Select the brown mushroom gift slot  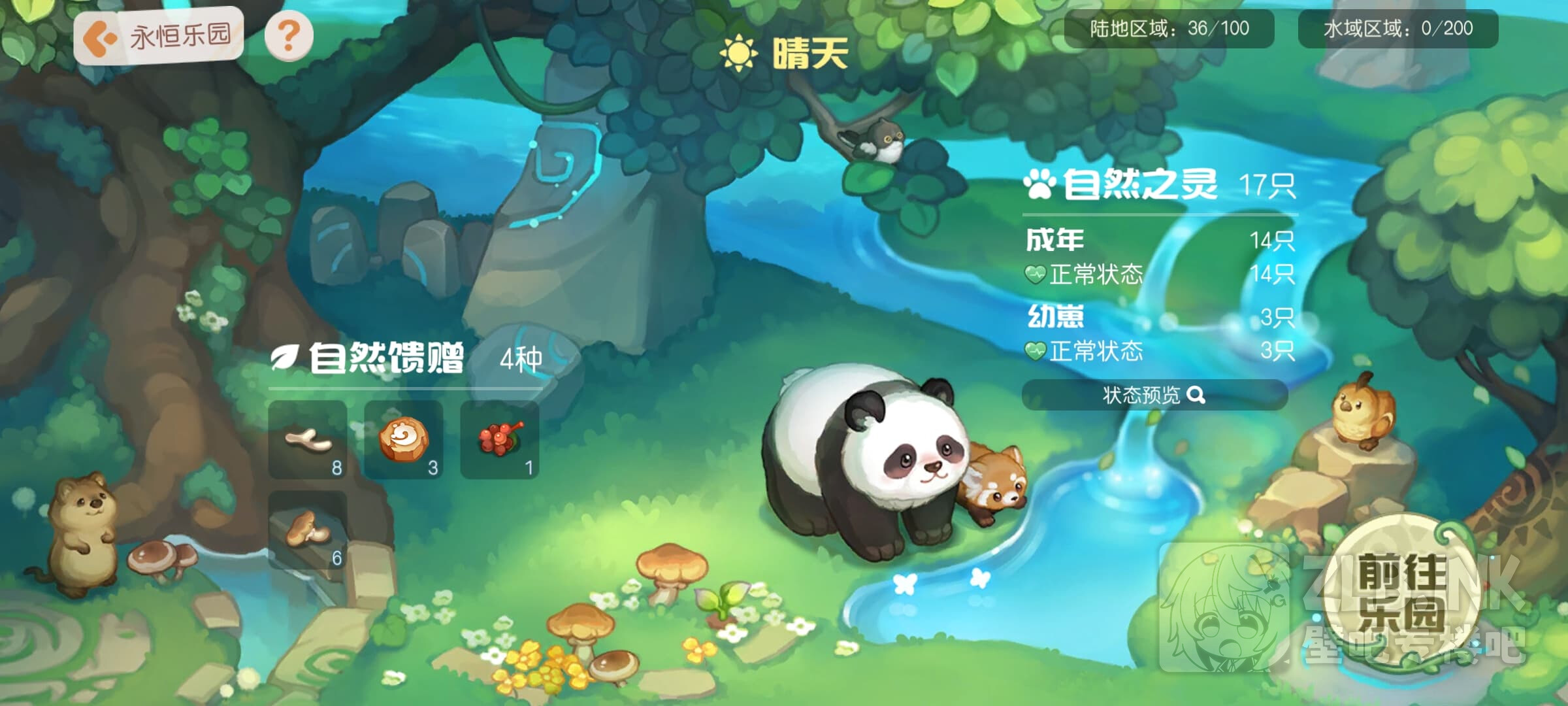click(308, 530)
